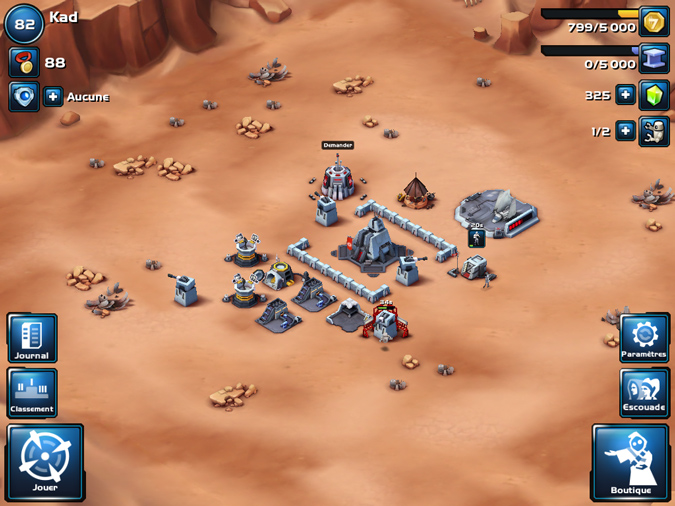The width and height of the screenshot is (675, 506).
Task: Open the Paramètres settings
Action: tap(643, 338)
